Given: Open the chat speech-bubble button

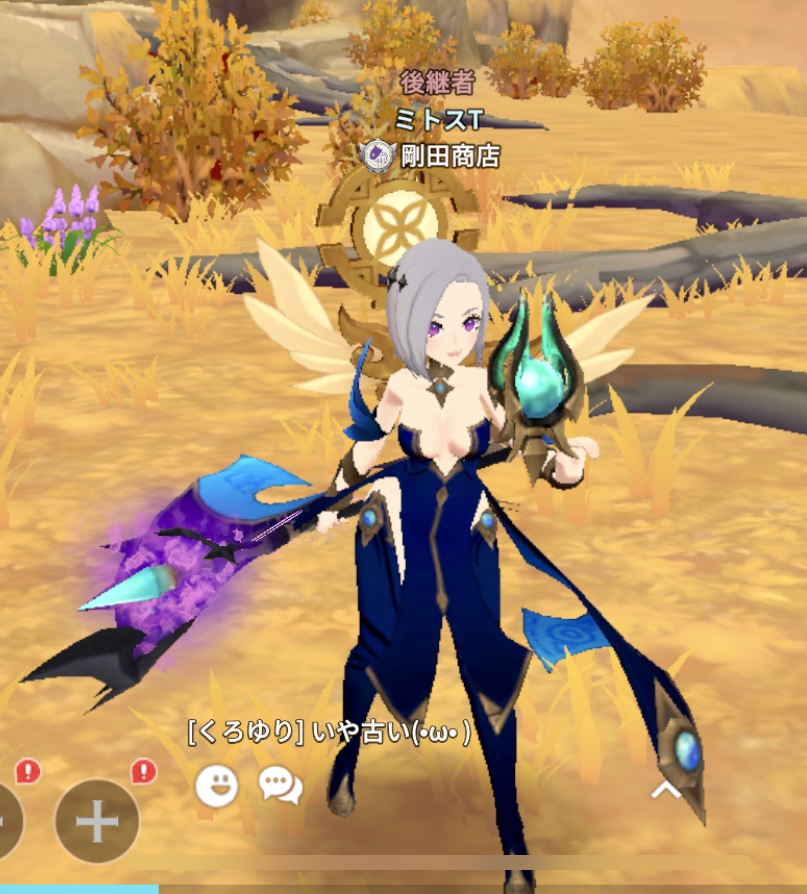Looking at the screenshot, I should 280,785.
